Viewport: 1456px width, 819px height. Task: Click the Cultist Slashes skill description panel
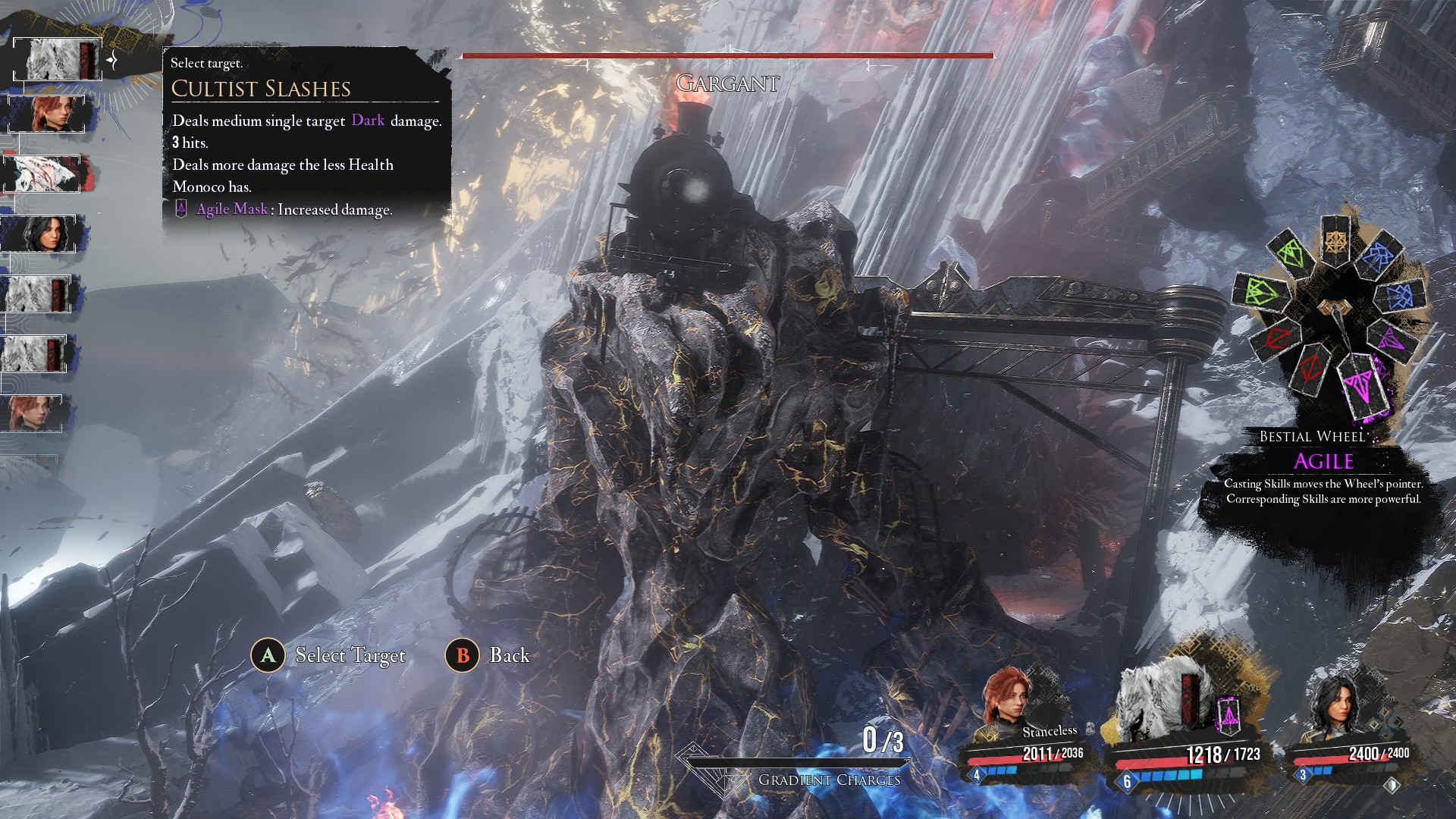click(306, 136)
